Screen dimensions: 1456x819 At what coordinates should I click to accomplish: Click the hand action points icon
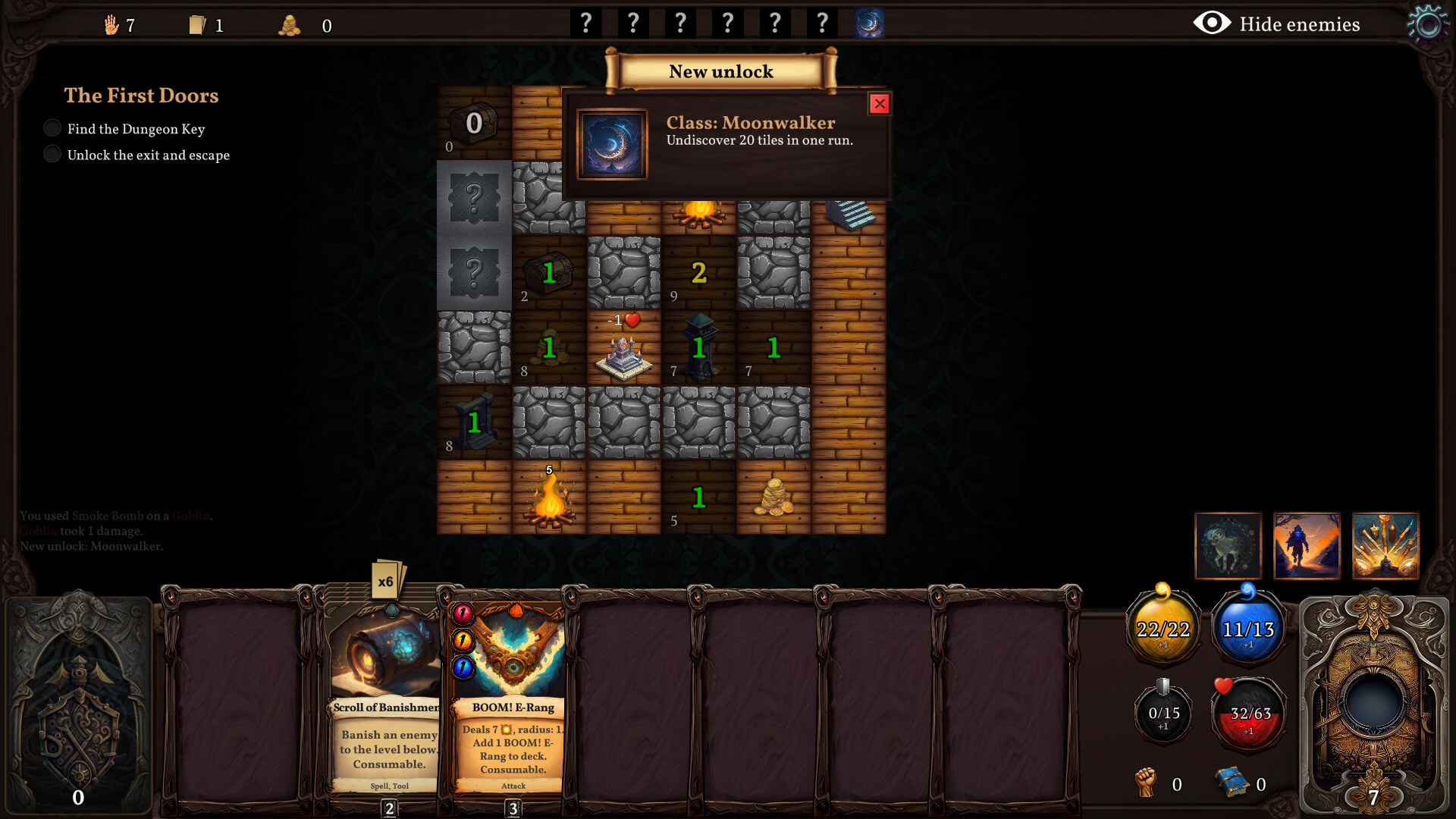pos(110,24)
